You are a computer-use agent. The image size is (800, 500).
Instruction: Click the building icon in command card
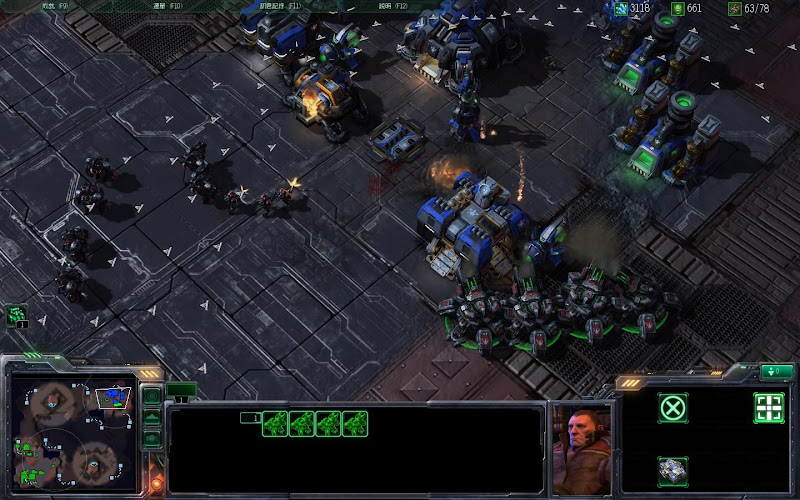click(x=673, y=469)
